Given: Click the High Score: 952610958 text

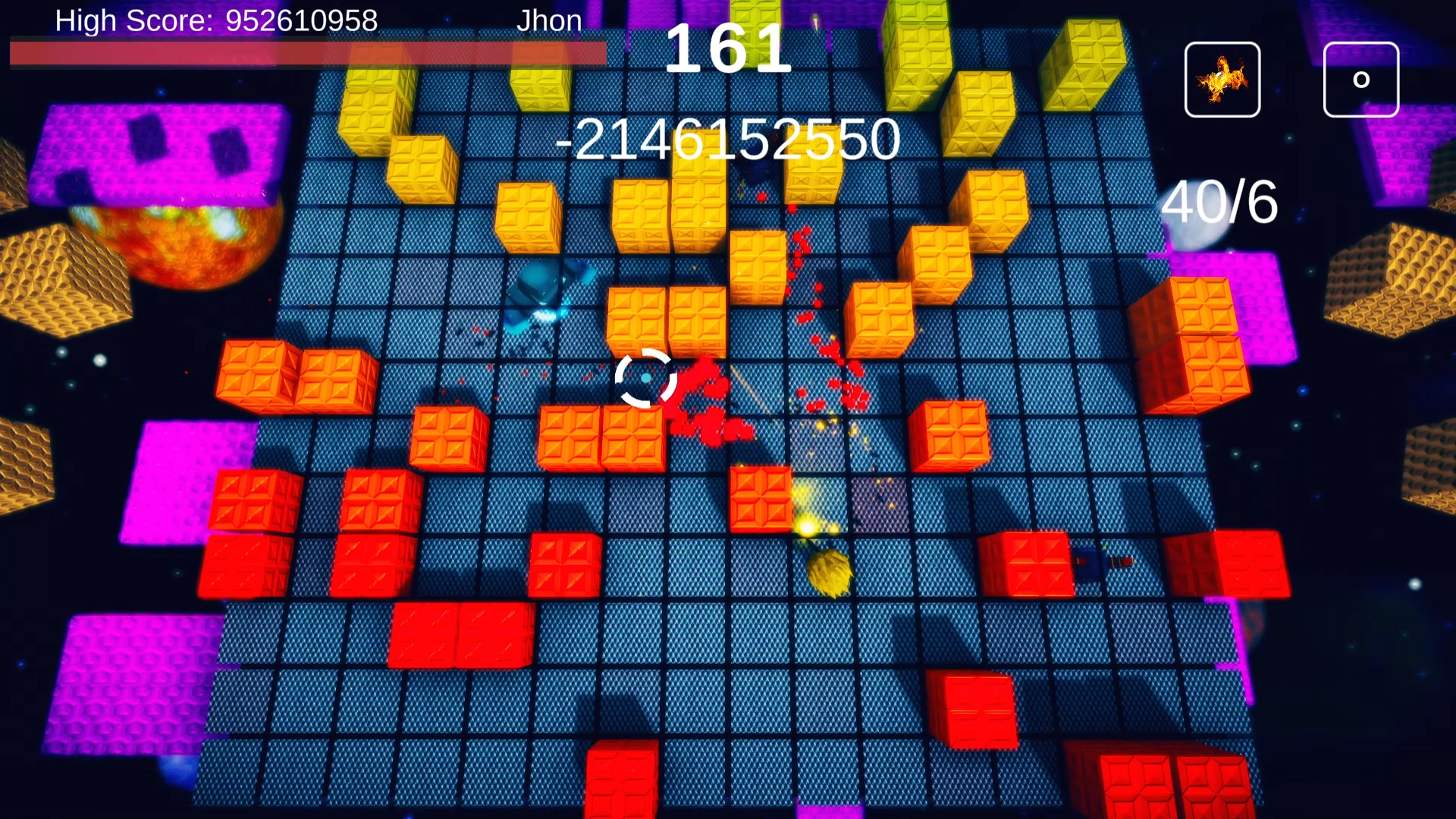Looking at the screenshot, I should 215,20.
